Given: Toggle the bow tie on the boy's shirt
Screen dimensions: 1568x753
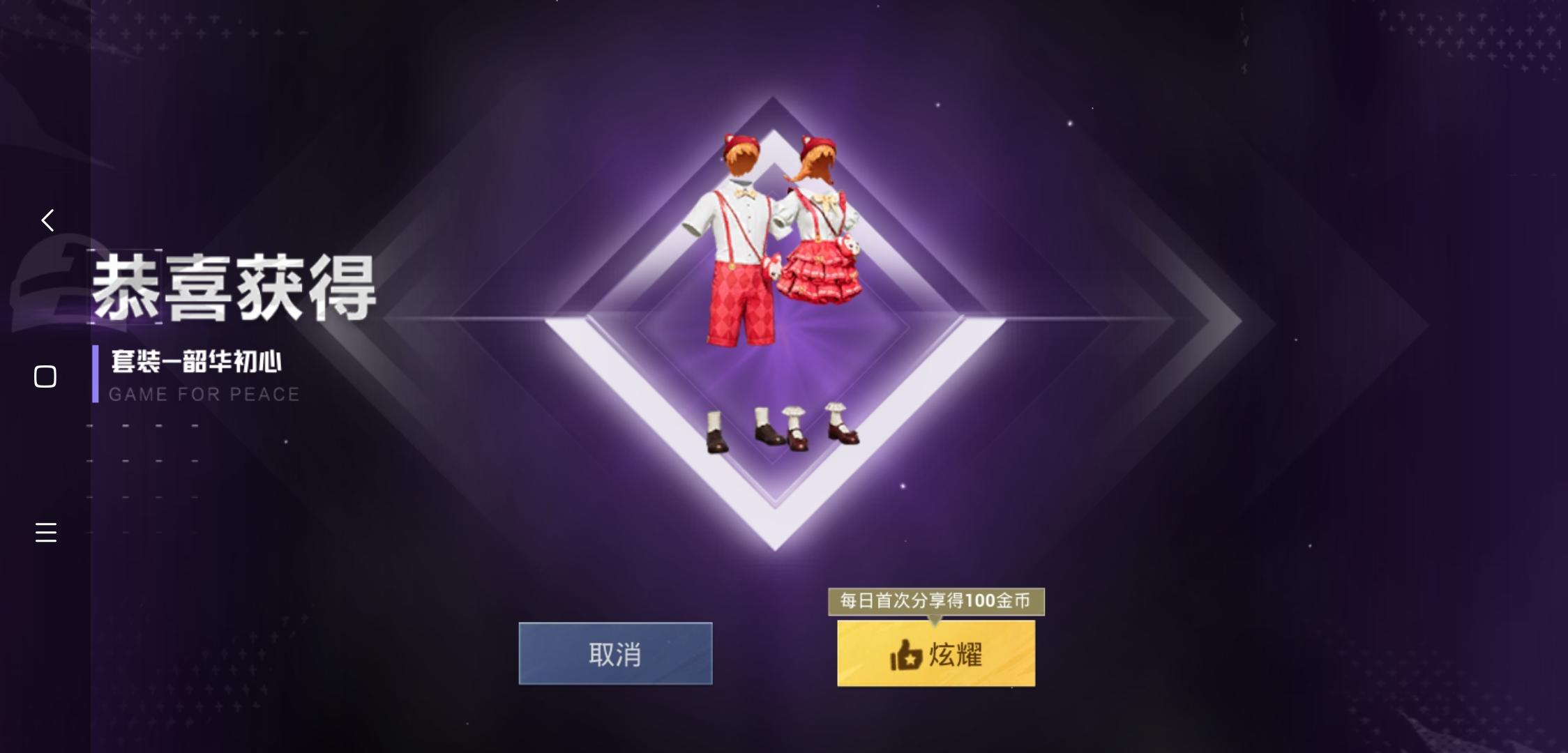Looking at the screenshot, I should [x=745, y=193].
